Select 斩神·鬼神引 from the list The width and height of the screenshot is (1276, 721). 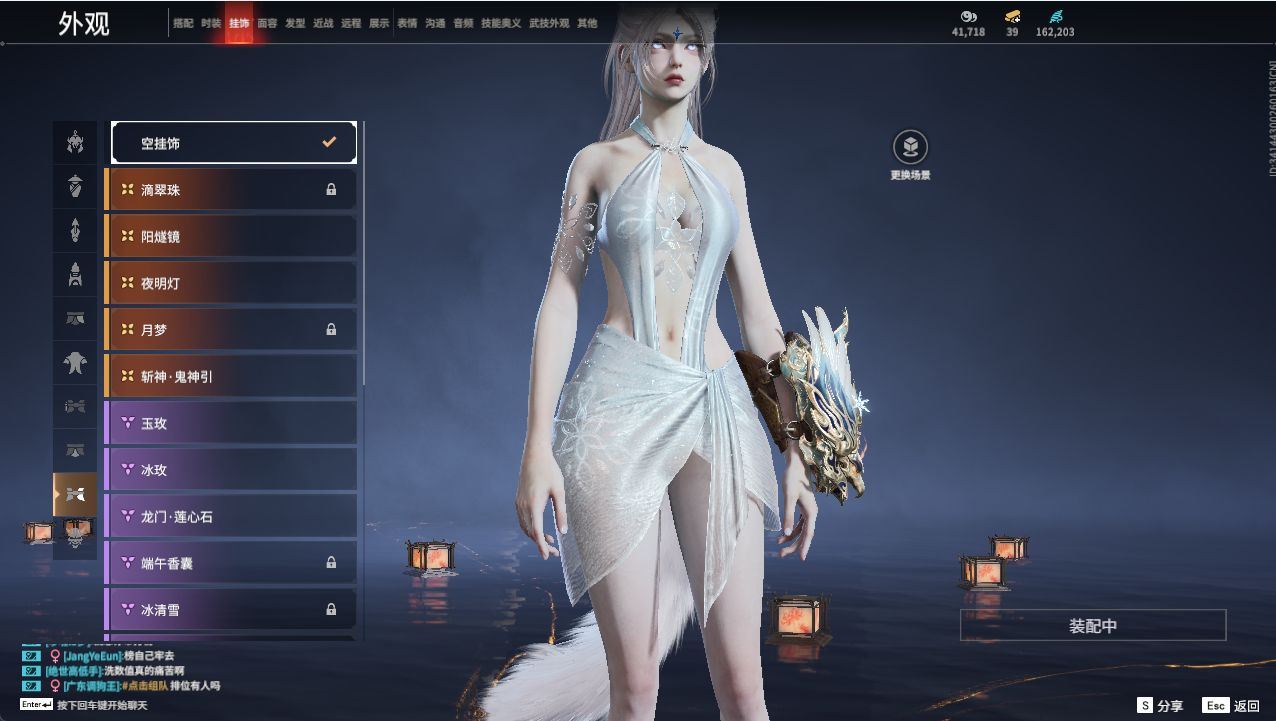[231, 377]
